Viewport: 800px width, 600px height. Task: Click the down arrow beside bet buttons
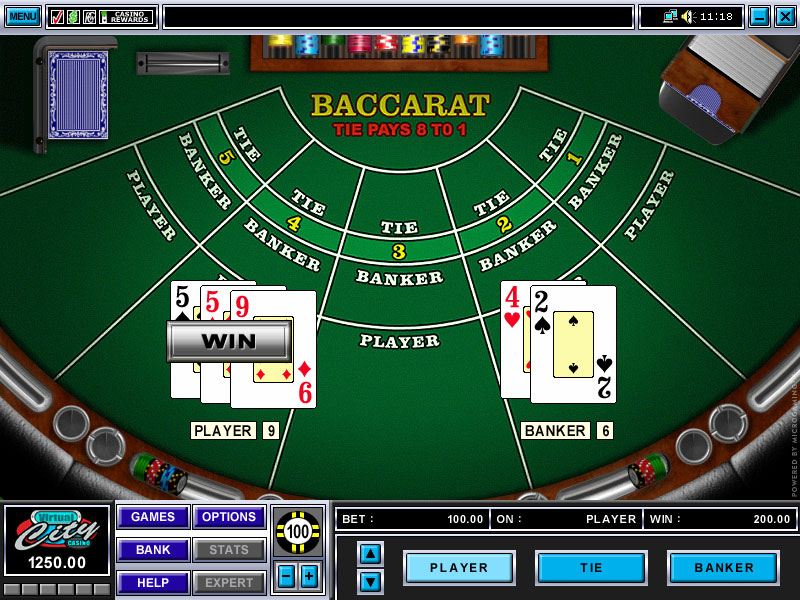(370, 581)
